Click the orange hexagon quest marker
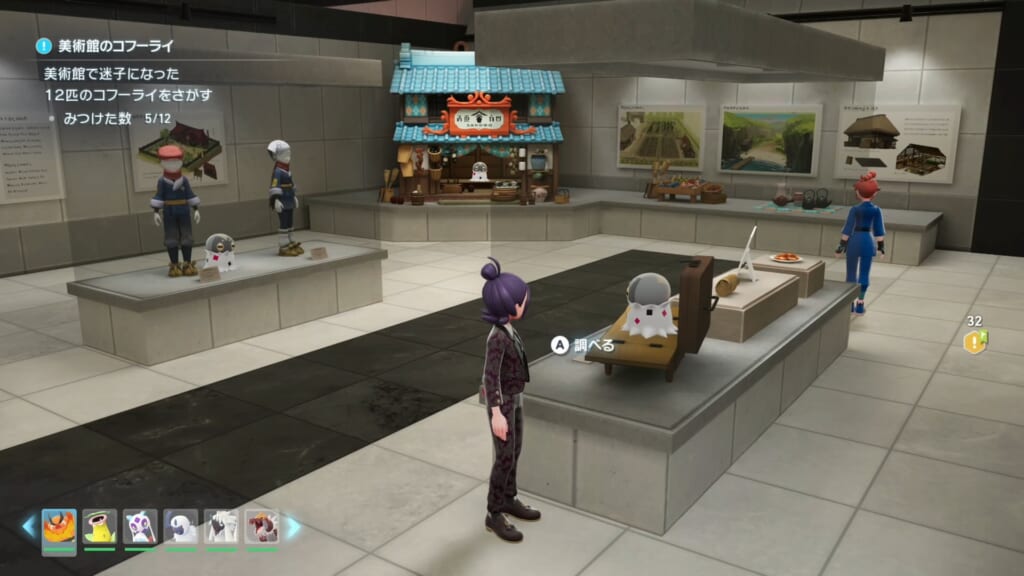Image resolution: width=1024 pixels, height=576 pixels. pyautogui.click(x=974, y=342)
